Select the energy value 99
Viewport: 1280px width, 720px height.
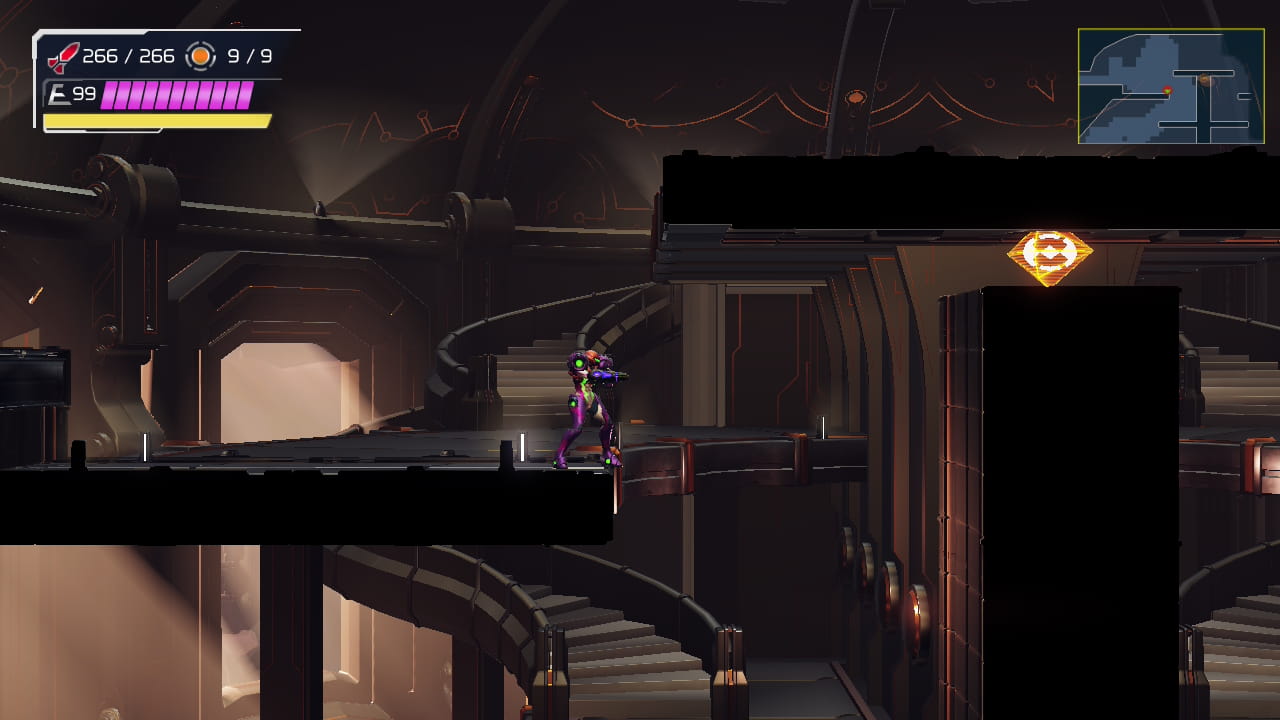point(85,92)
